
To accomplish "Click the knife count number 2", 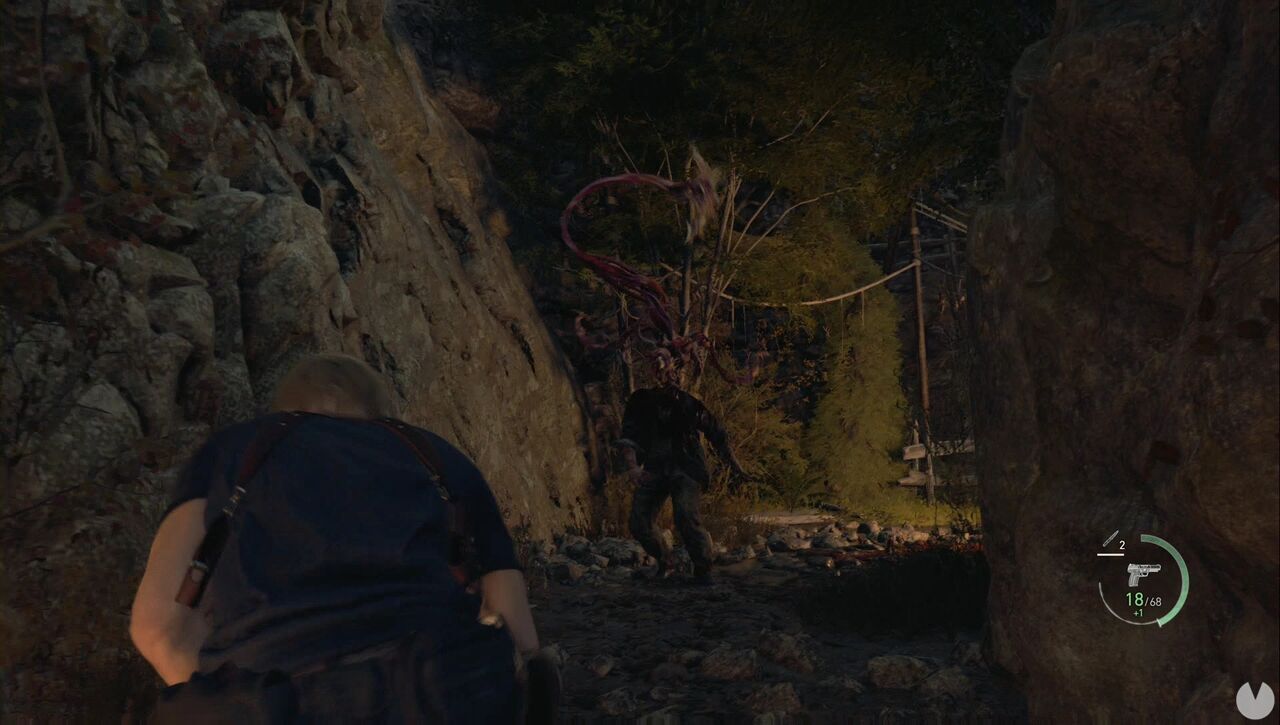I will 1121,545.
